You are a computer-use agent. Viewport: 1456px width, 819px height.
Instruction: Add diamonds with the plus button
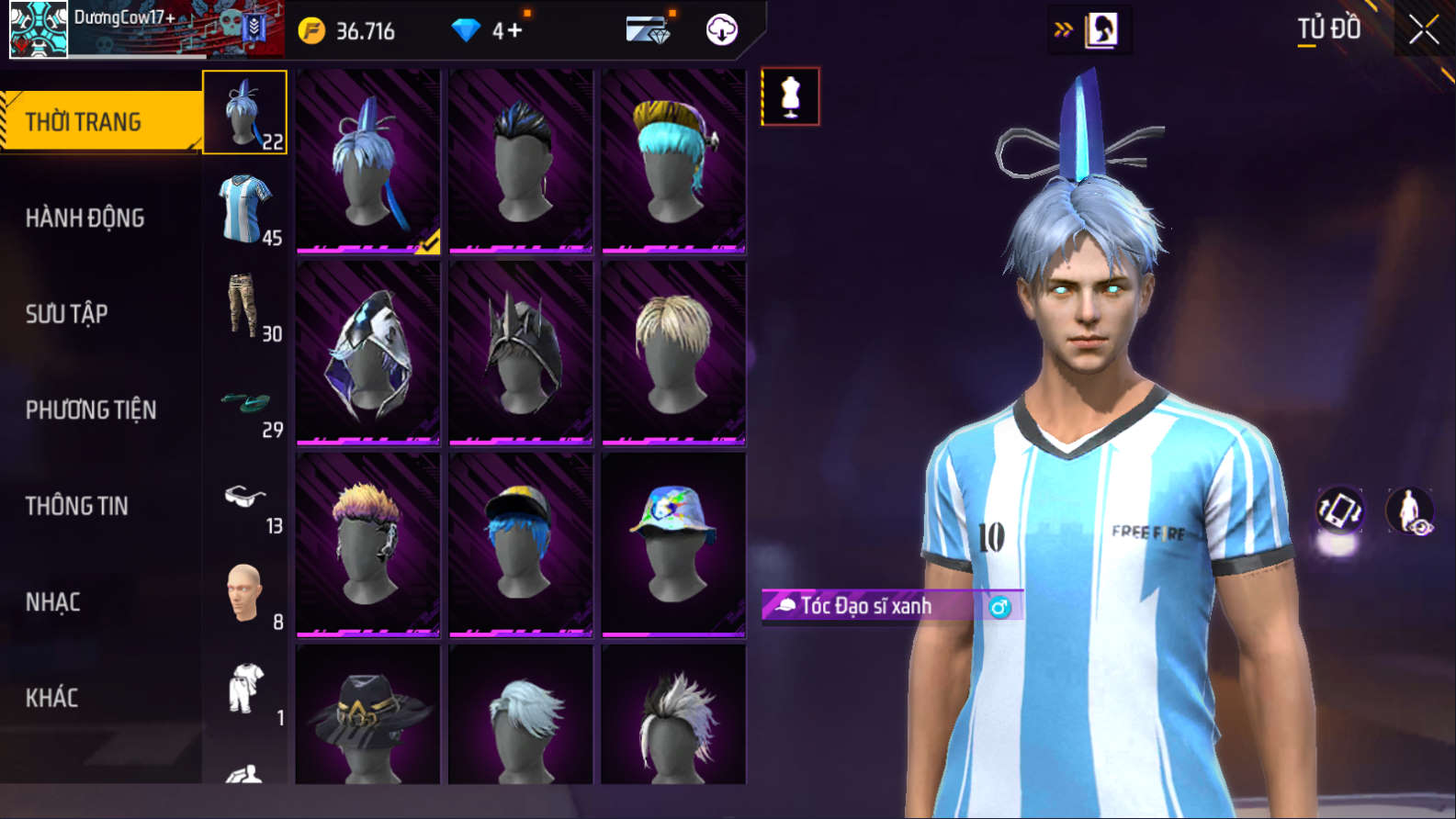(514, 31)
